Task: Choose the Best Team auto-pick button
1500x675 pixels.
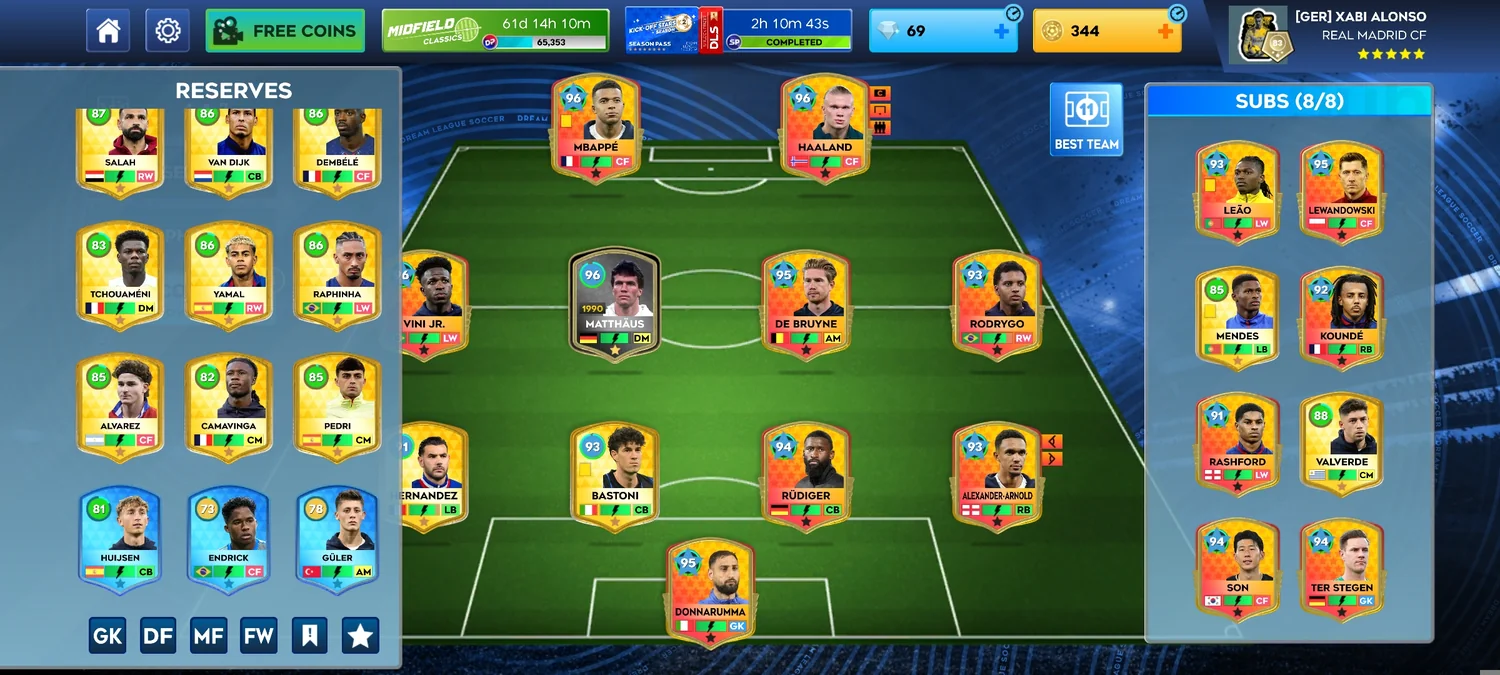Action: [x=1086, y=120]
